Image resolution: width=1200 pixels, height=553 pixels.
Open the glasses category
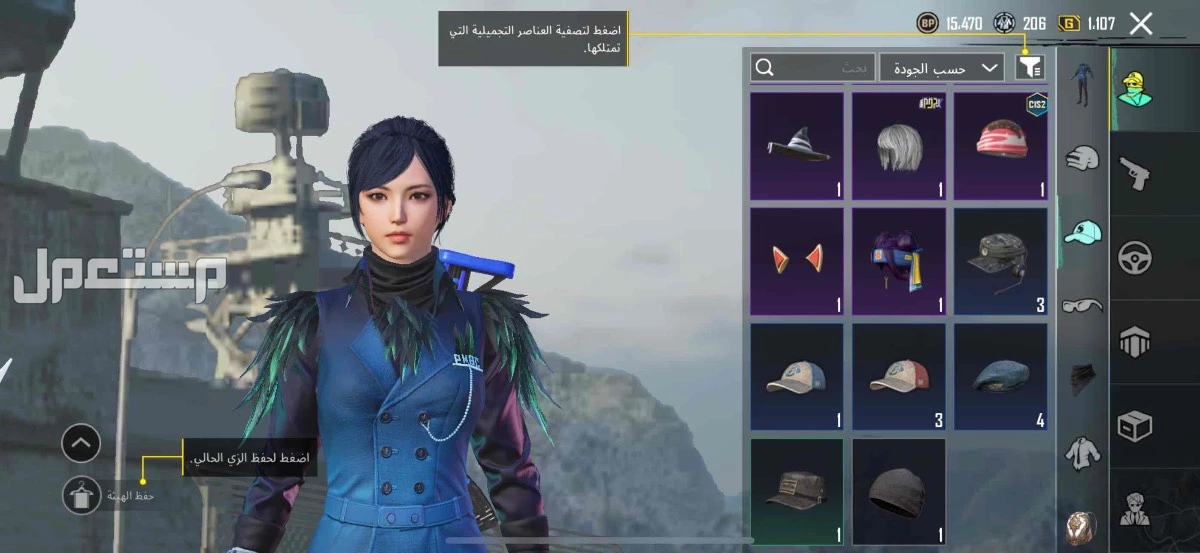[1082, 304]
